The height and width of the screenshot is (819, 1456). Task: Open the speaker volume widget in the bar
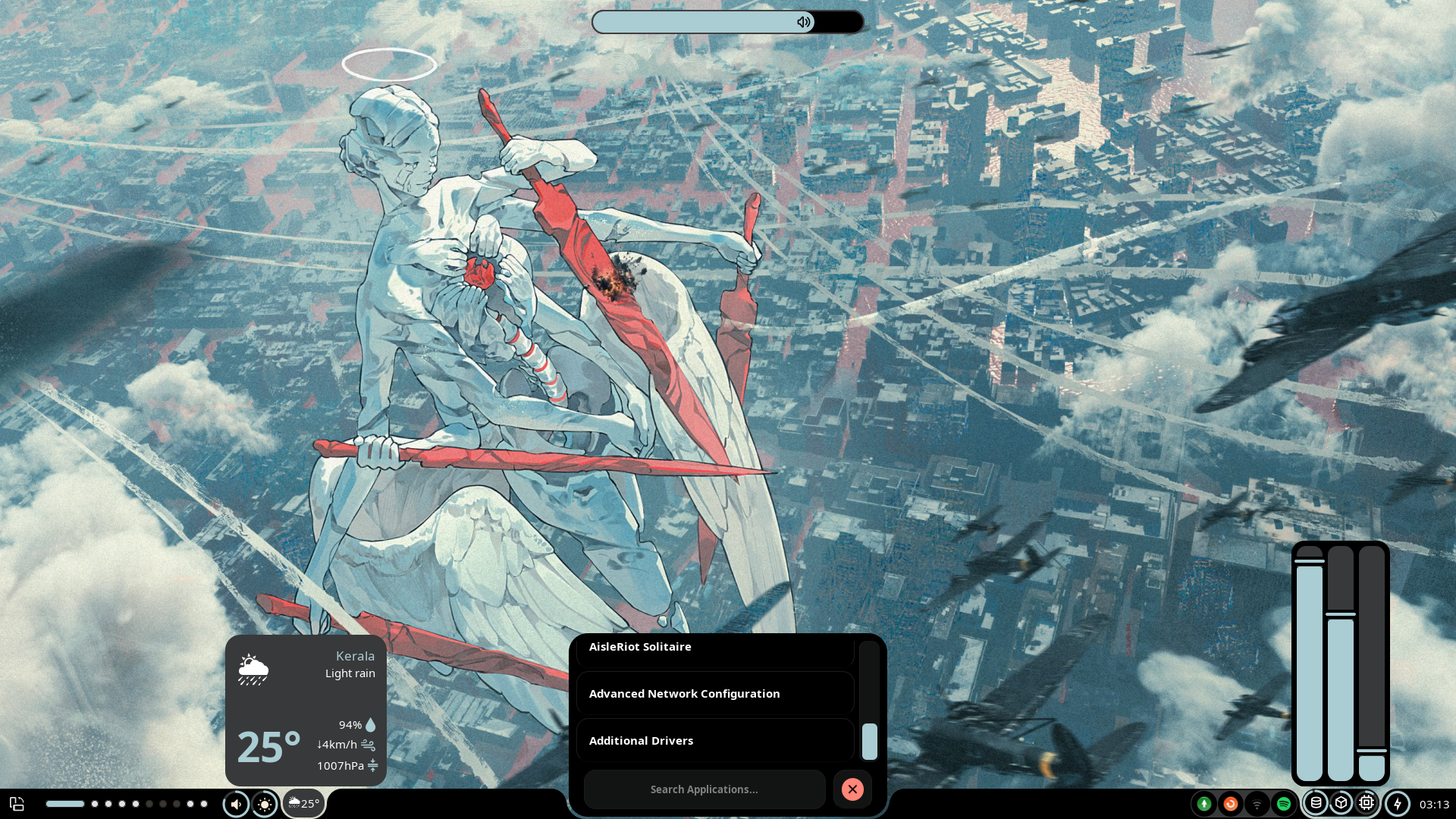coord(236,804)
